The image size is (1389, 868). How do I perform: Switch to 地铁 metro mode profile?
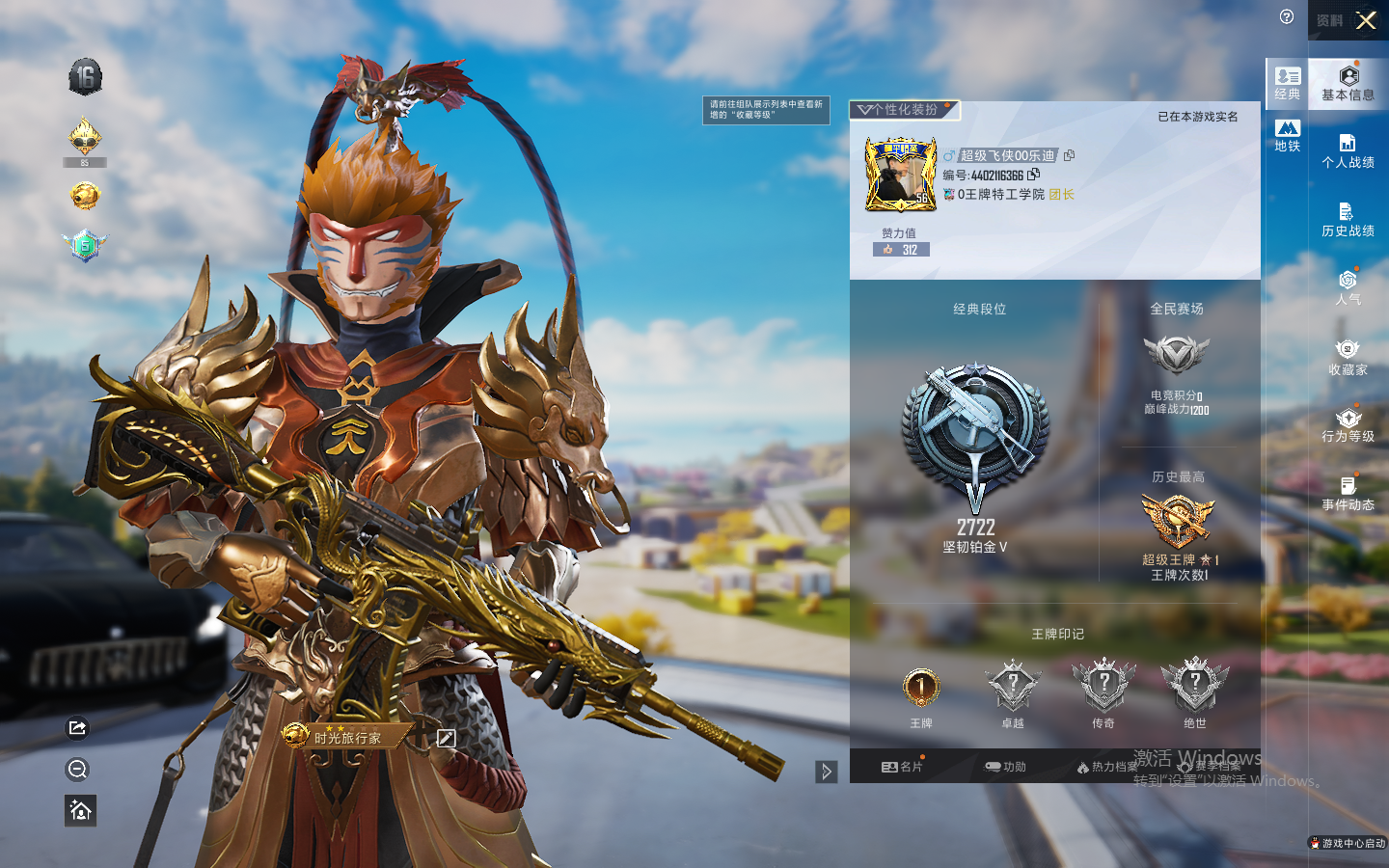(1288, 136)
